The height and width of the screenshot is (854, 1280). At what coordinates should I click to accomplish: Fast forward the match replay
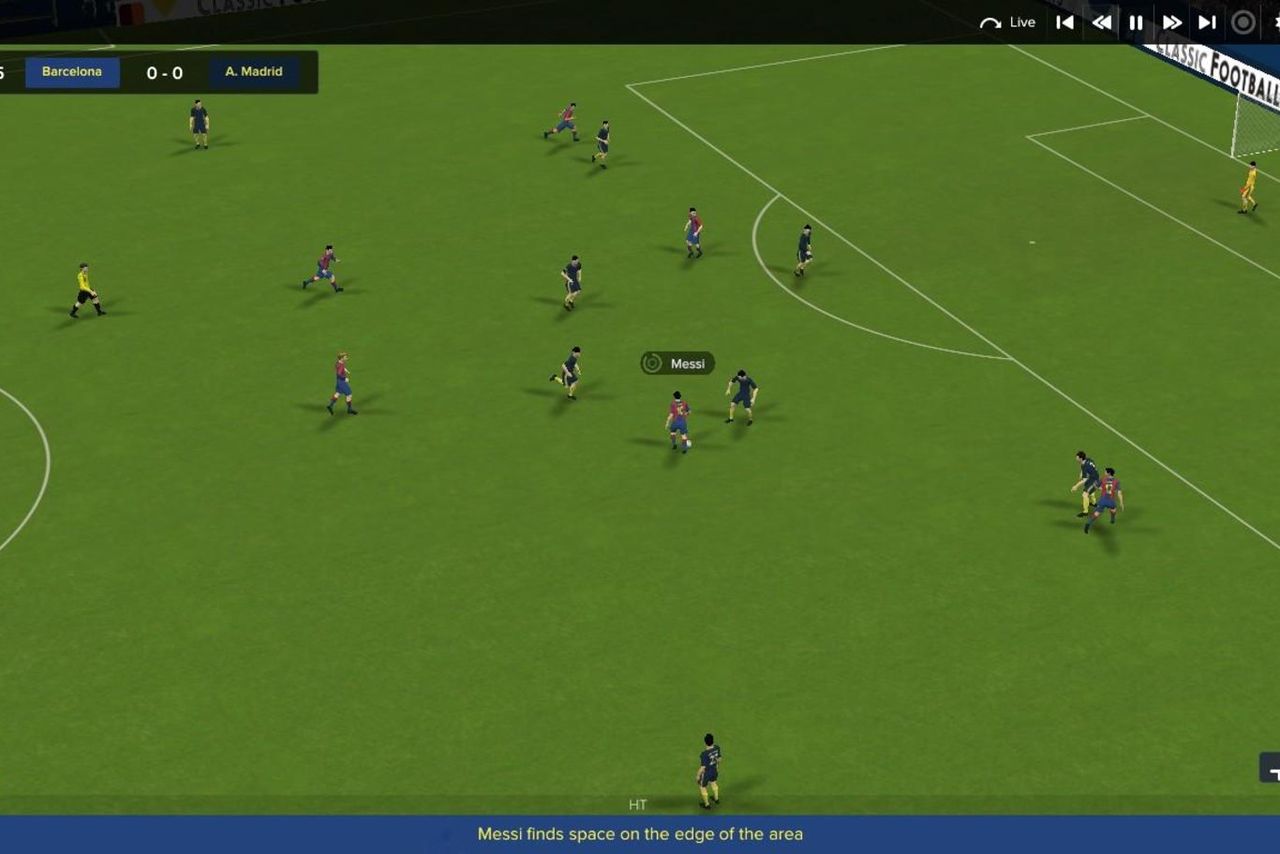click(1172, 21)
